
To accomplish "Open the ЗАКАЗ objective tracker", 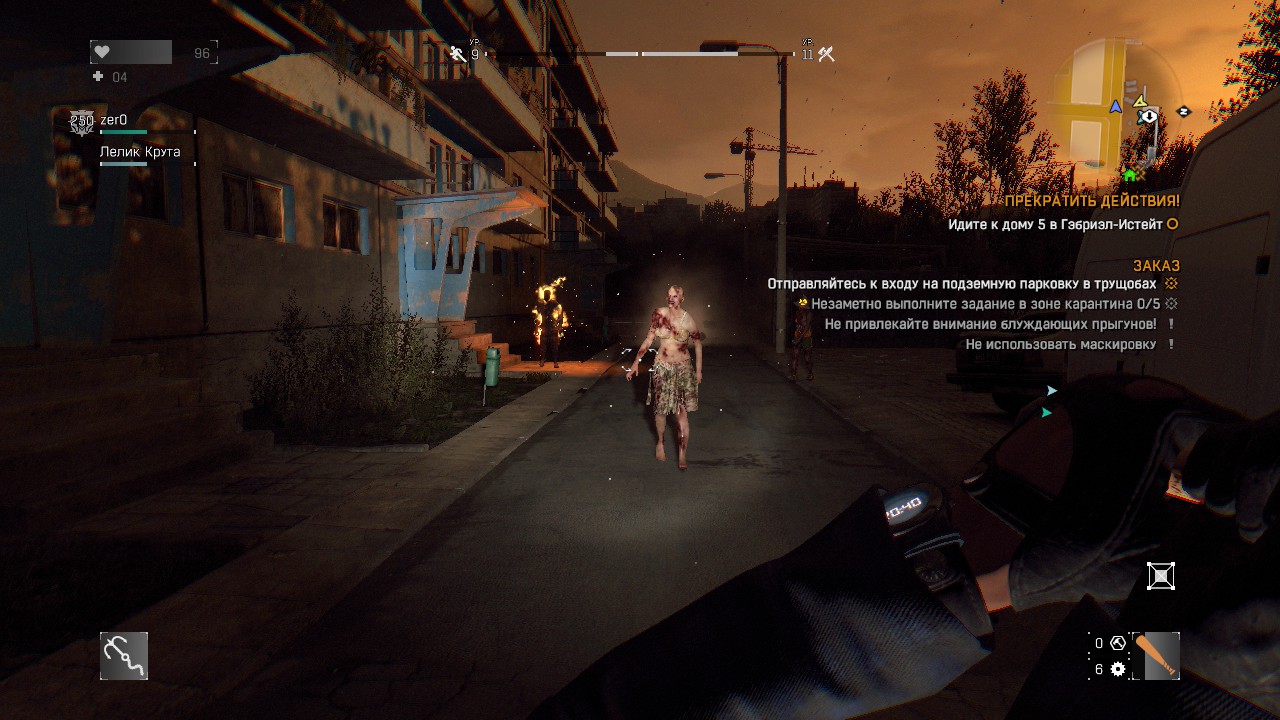I will [1156, 266].
